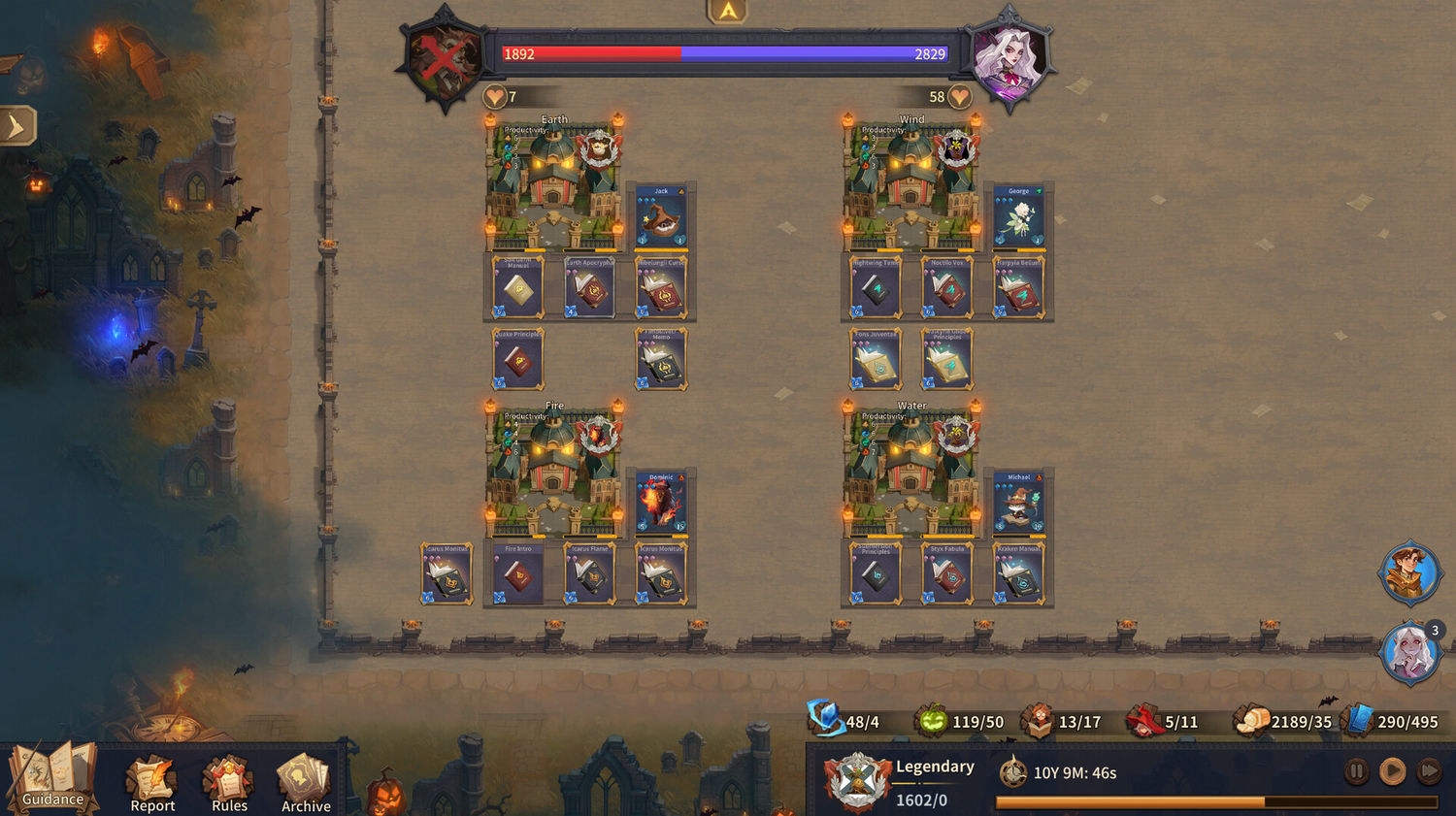Viewport: 1456px width, 816px height.
Task: Select the Noctilo Vox book card
Action: tap(947, 287)
